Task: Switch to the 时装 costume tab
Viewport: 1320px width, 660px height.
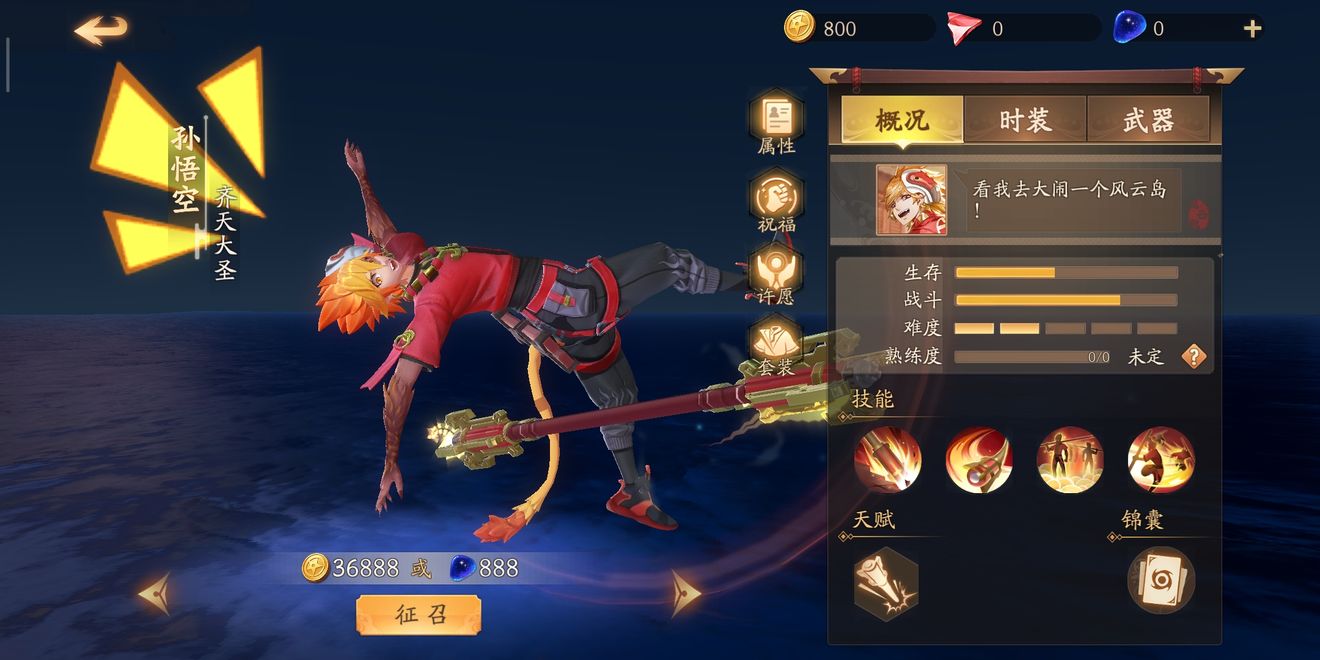Action: click(x=1025, y=120)
